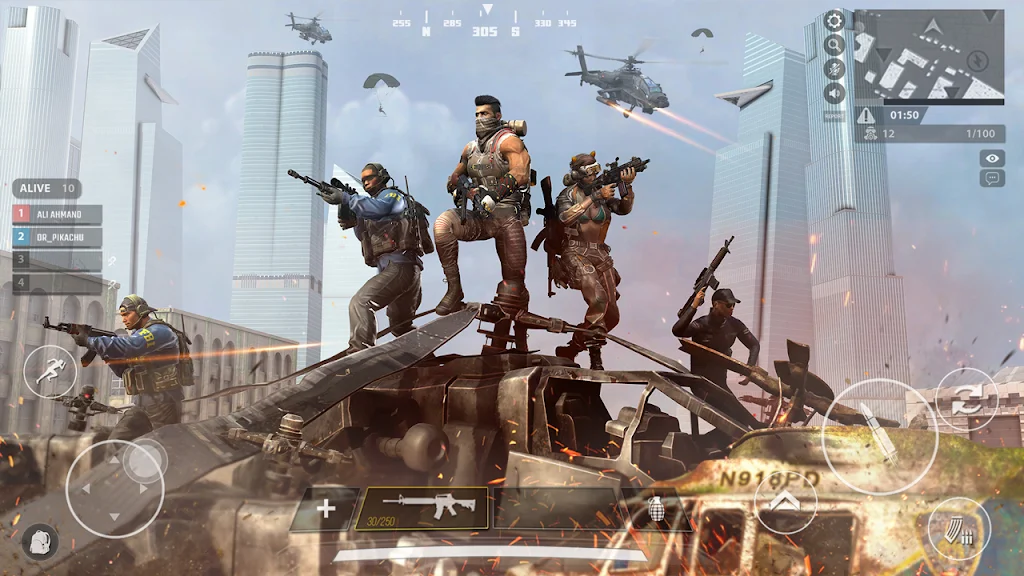Toggle the muted microphone icon
Screen dimensions: 1024x576
(834, 68)
